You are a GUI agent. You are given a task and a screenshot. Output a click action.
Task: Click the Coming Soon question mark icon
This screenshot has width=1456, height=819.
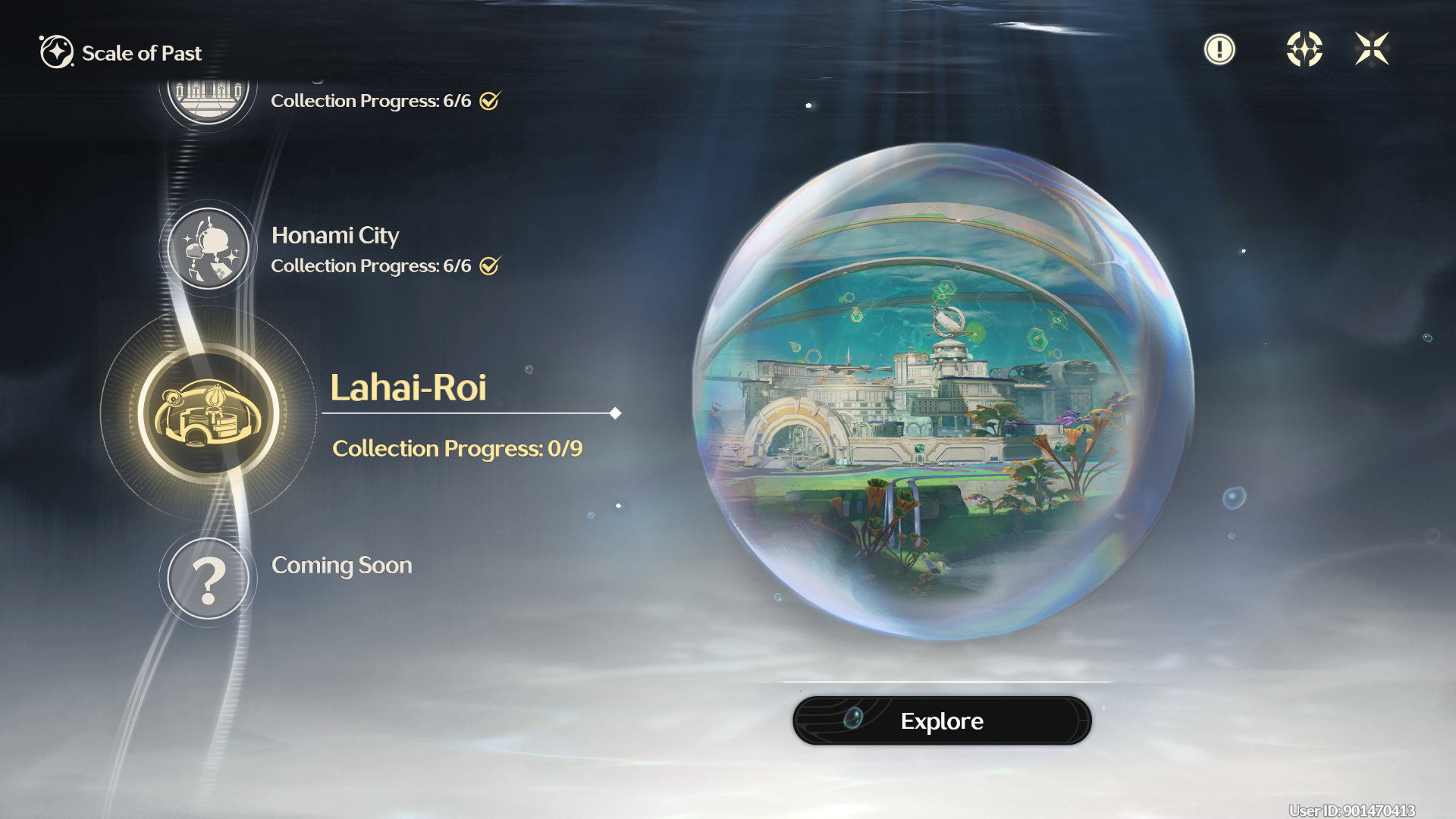(209, 579)
